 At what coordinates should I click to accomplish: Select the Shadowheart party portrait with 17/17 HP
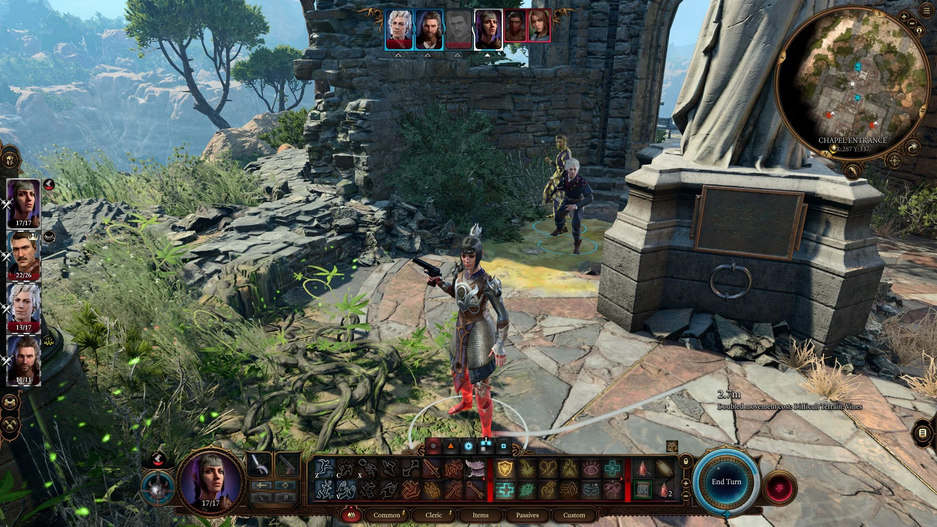(x=24, y=203)
